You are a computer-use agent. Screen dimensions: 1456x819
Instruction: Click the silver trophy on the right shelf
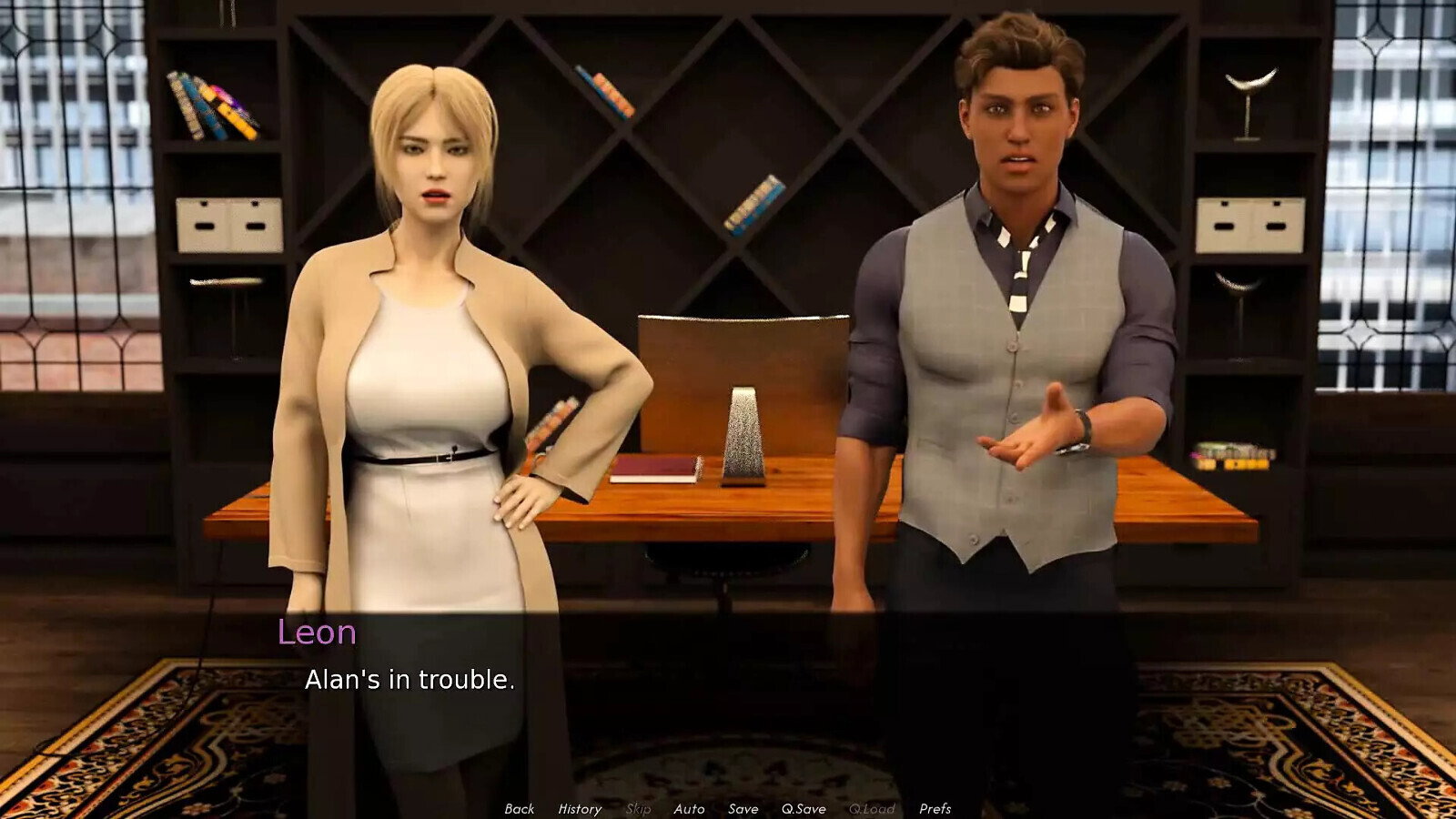[1247, 82]
